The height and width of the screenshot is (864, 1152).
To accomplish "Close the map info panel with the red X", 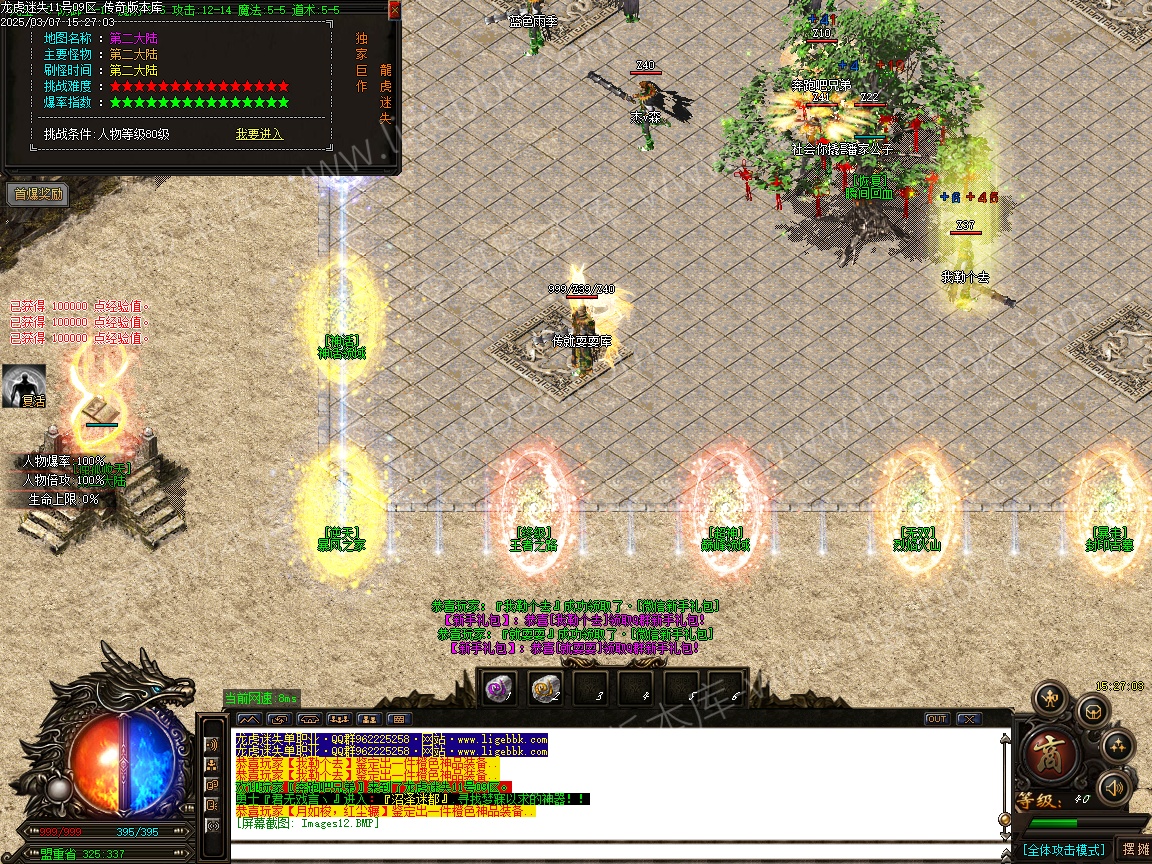I will pos(394,10).
